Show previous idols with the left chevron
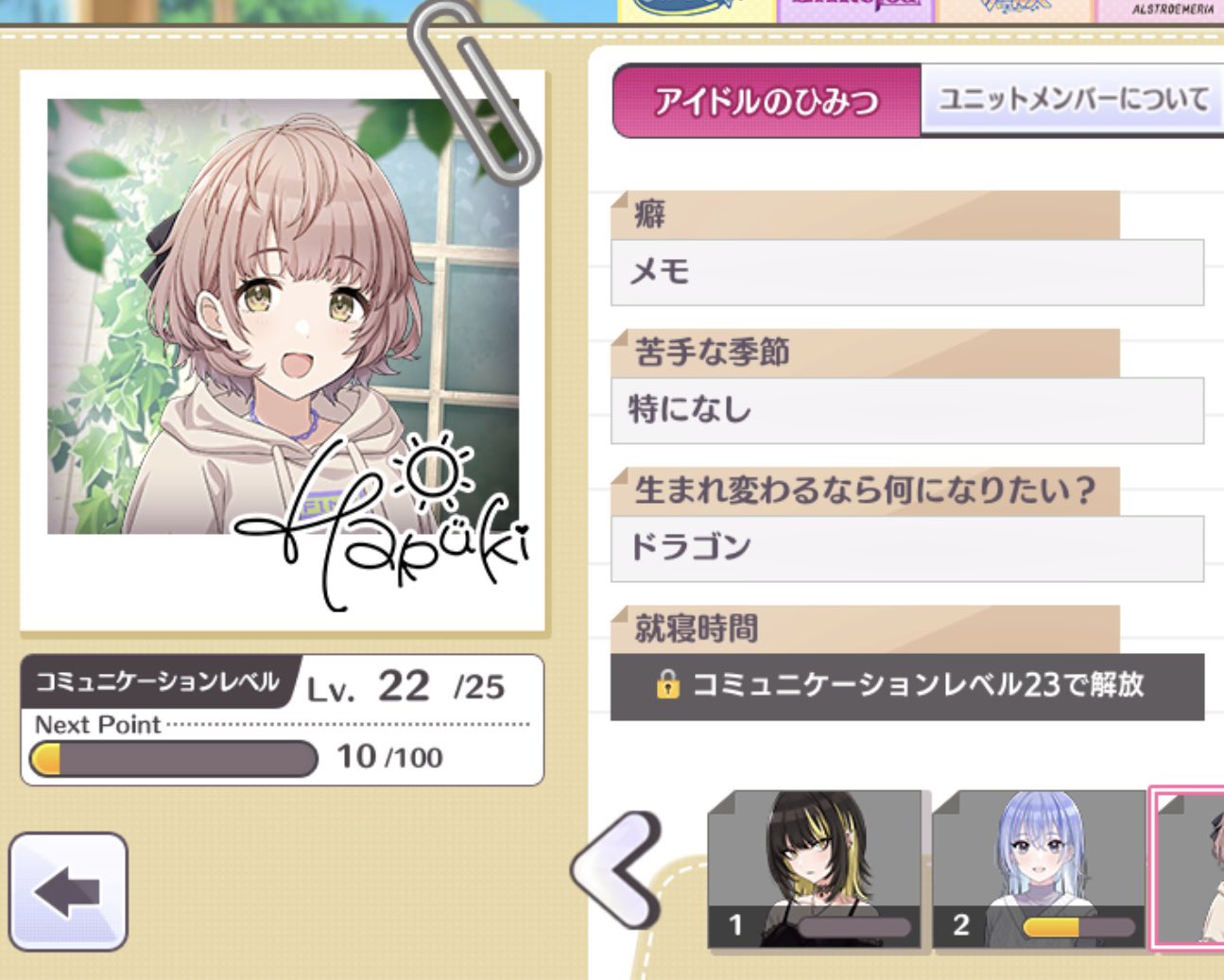Viewport: 1224px width, 980px height. pos(618,868)
